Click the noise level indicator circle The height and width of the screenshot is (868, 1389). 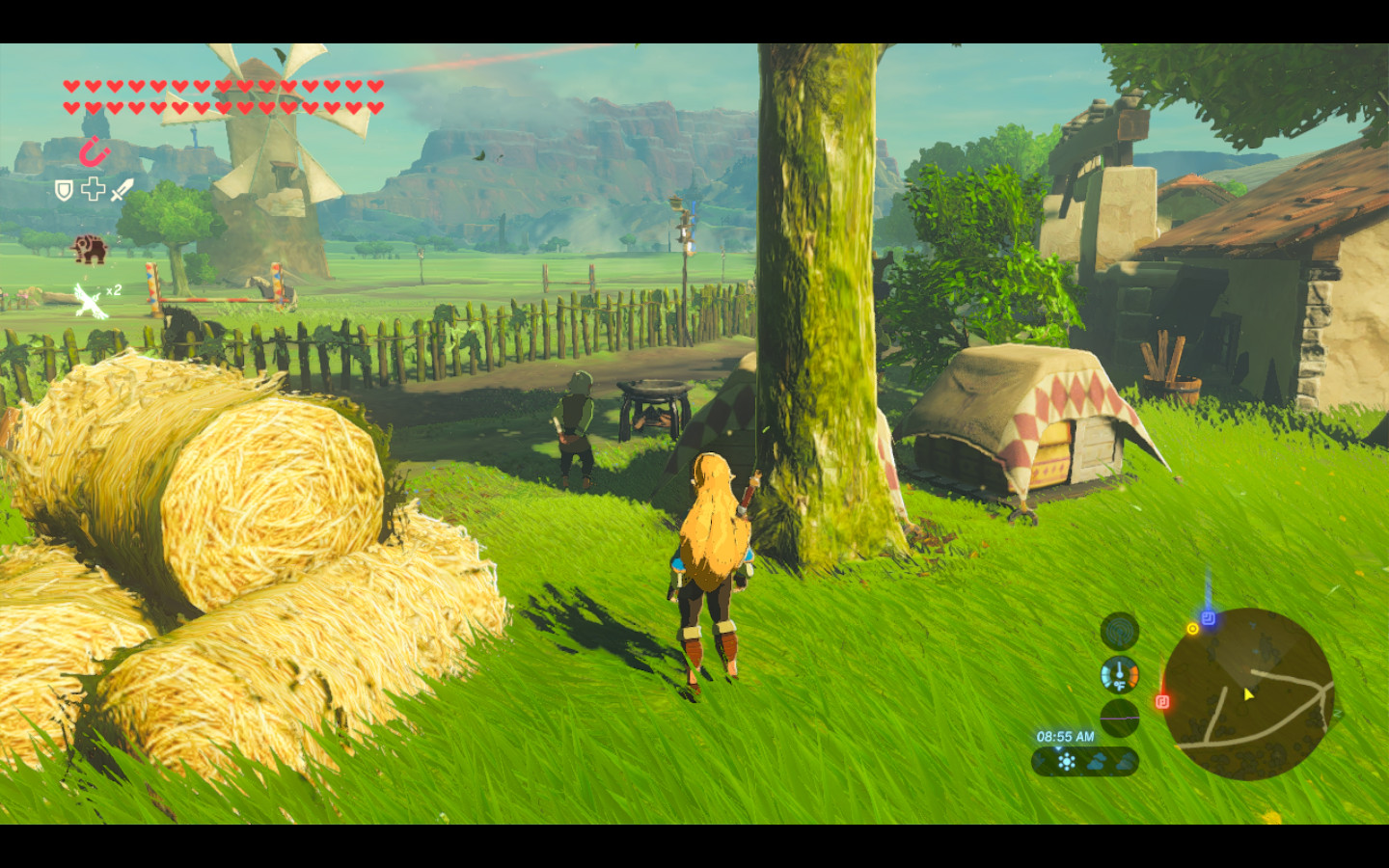(x=1120, y=718)
